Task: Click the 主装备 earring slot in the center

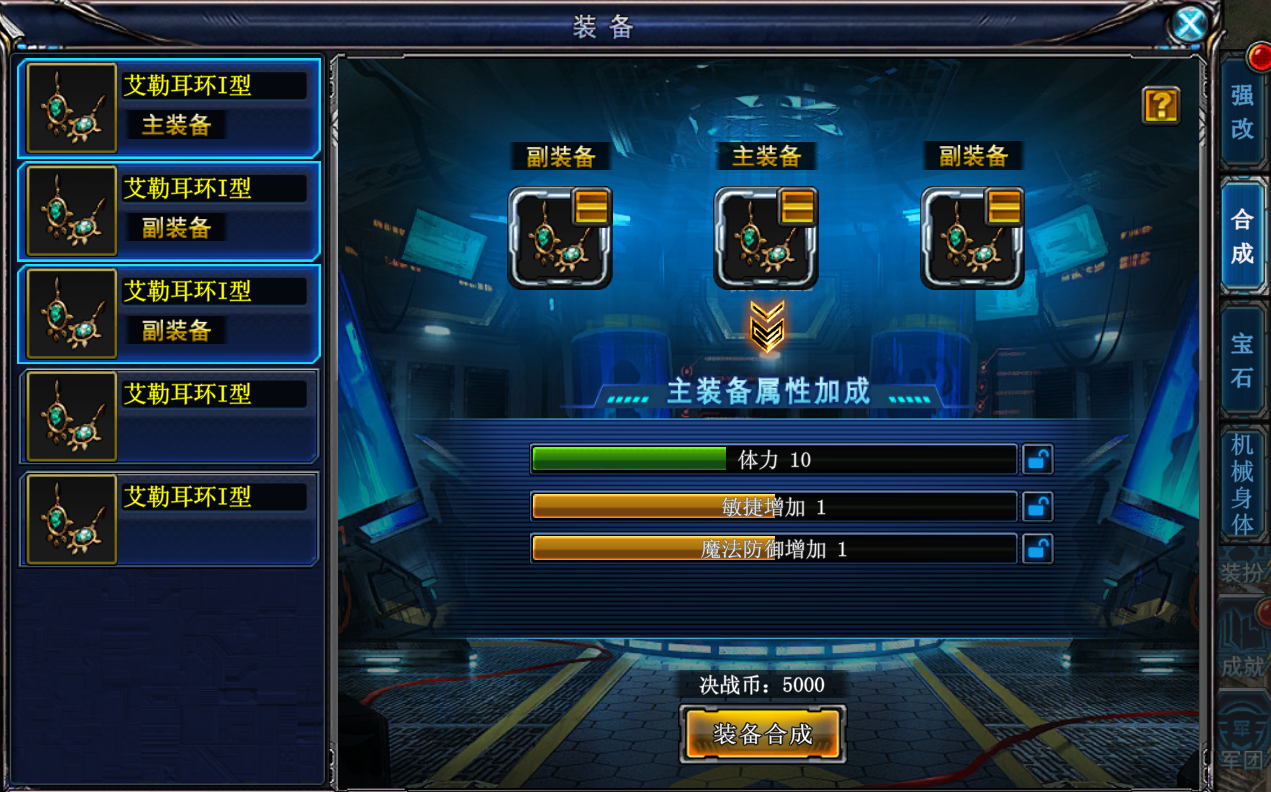Action: tap(765, 239)
